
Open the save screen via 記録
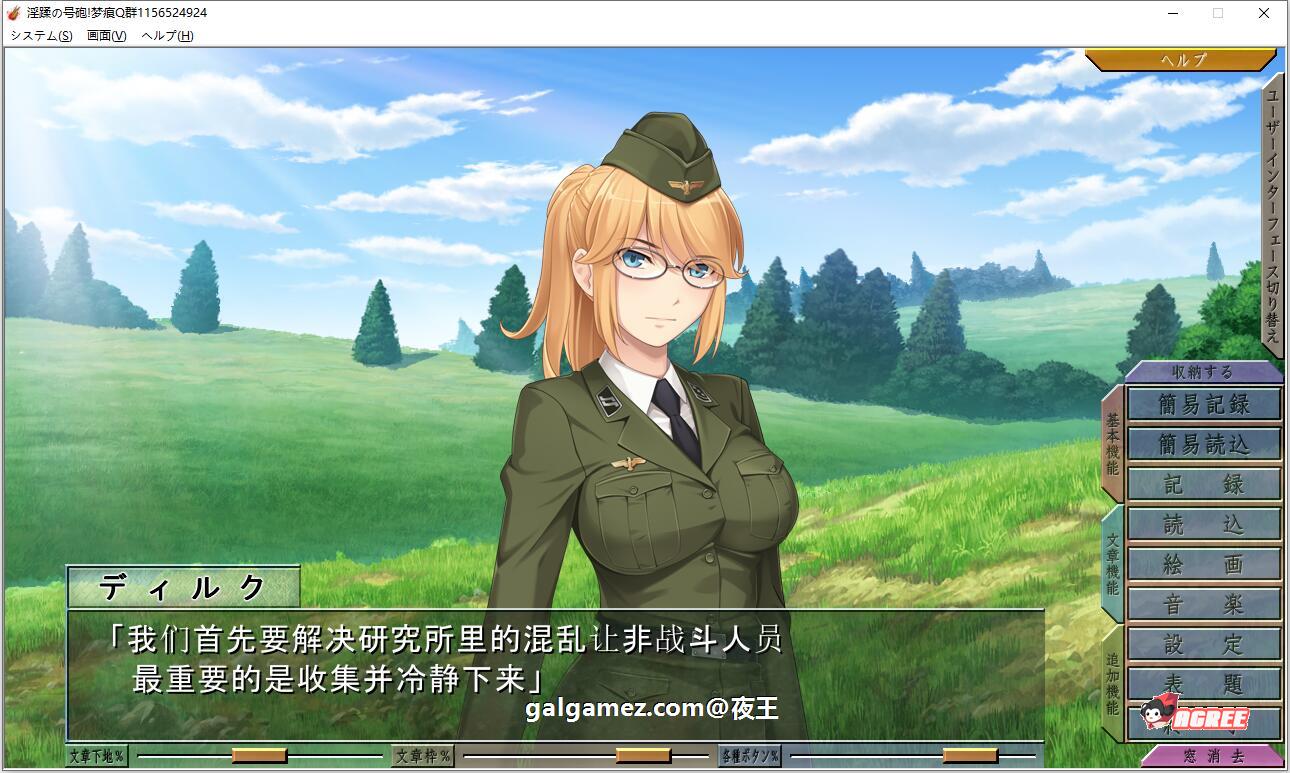tap(1203, 483)
